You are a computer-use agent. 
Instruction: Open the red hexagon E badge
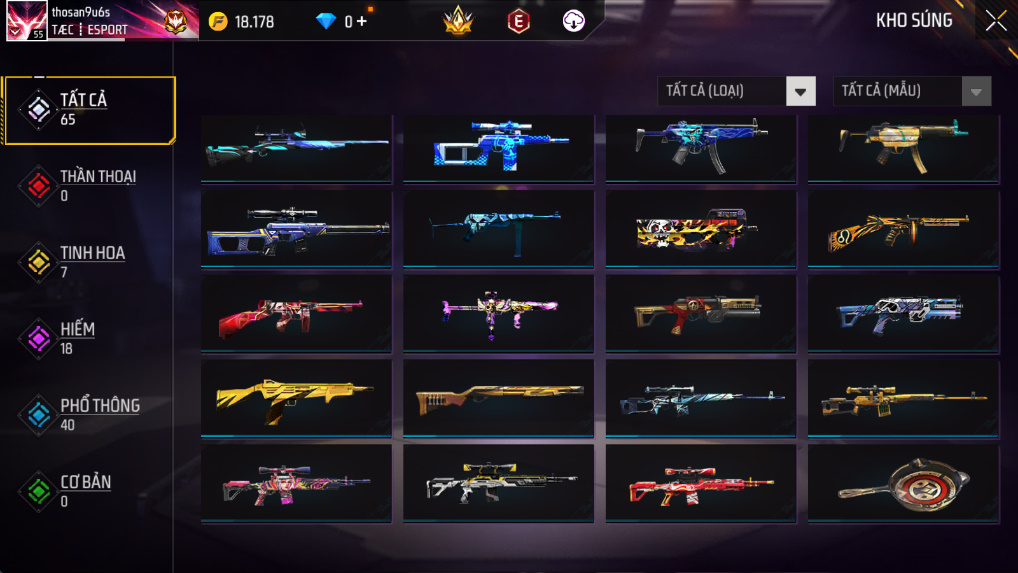pyautogui.click(x=518, y=21)
